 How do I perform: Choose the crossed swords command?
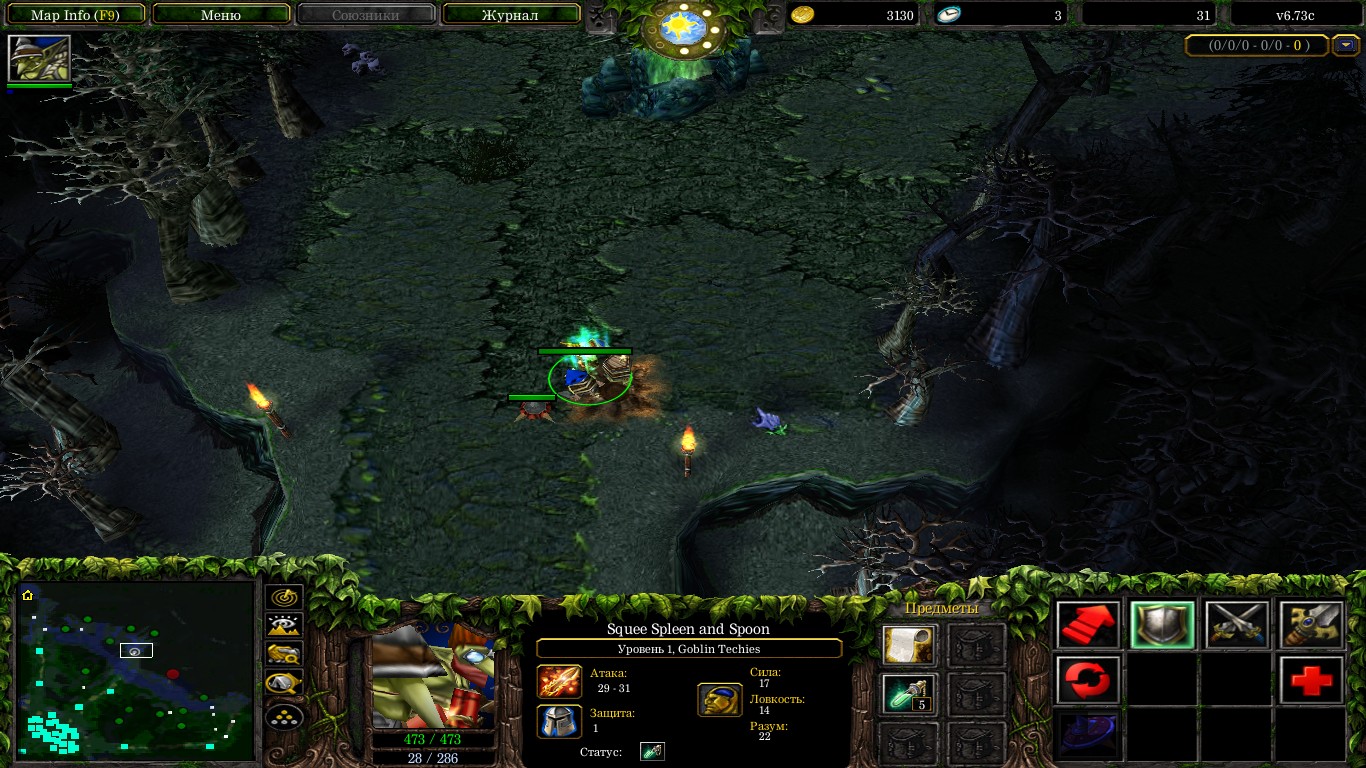pos(1237,626)
